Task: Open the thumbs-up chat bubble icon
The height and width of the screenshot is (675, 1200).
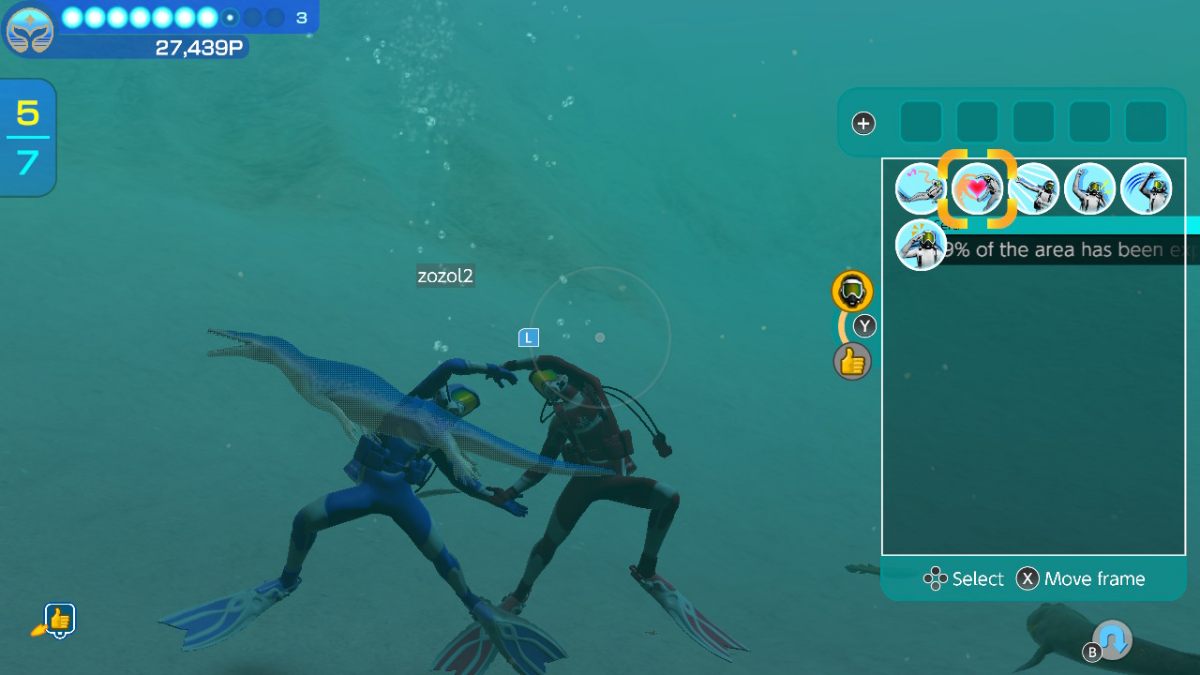Action: coord(58,621)
